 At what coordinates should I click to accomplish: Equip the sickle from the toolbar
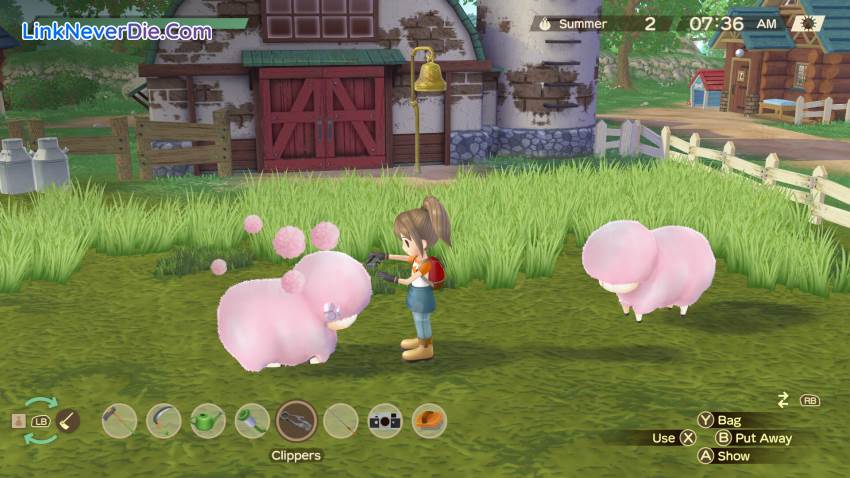163,421
